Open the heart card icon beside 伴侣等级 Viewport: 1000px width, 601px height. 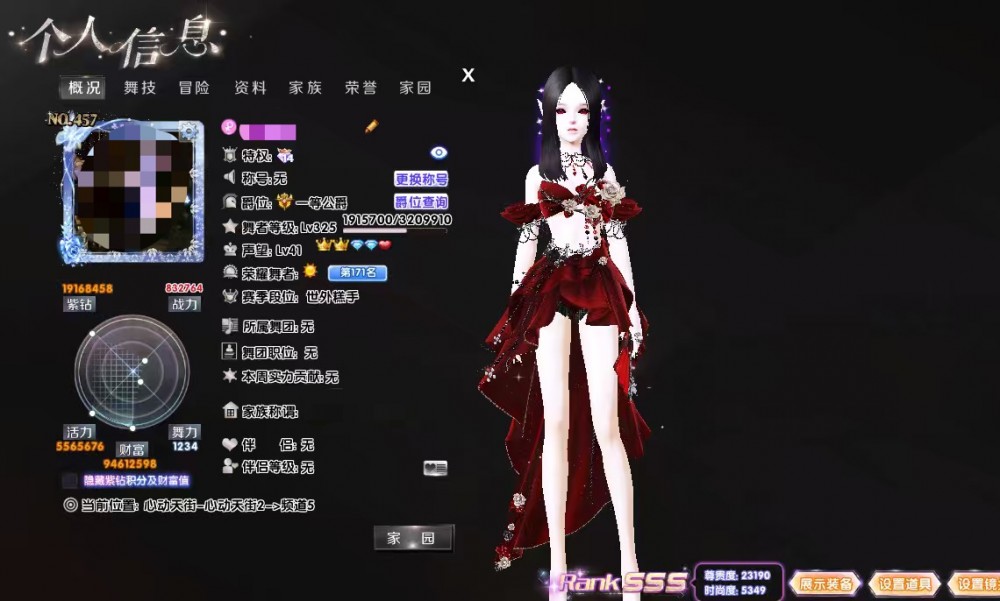coord(435,467)
